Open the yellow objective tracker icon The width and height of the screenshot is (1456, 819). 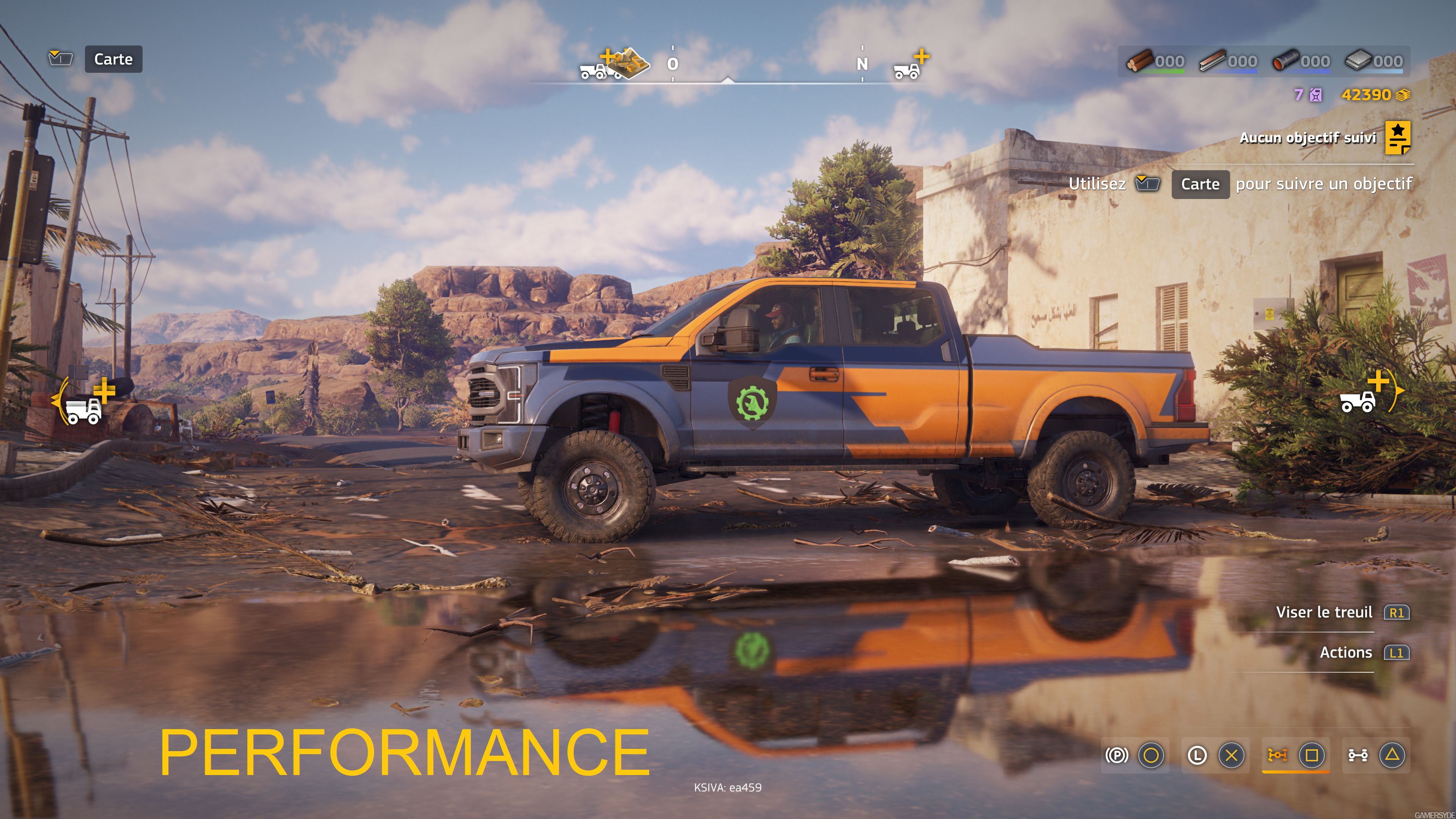[x=1397, y=137]
